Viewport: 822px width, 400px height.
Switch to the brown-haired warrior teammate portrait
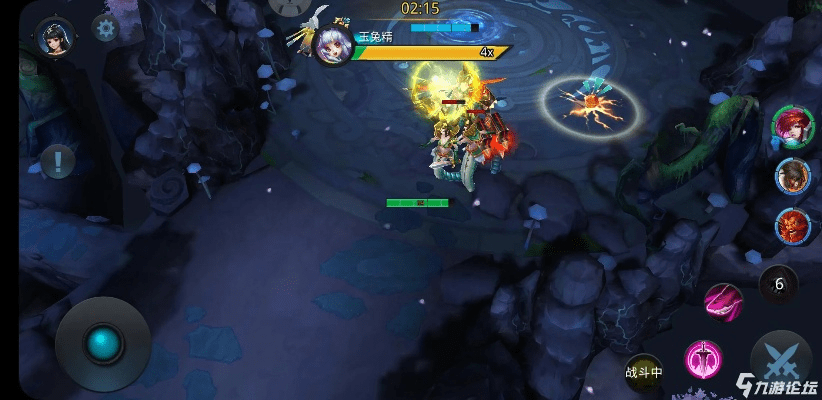point(792,176)
